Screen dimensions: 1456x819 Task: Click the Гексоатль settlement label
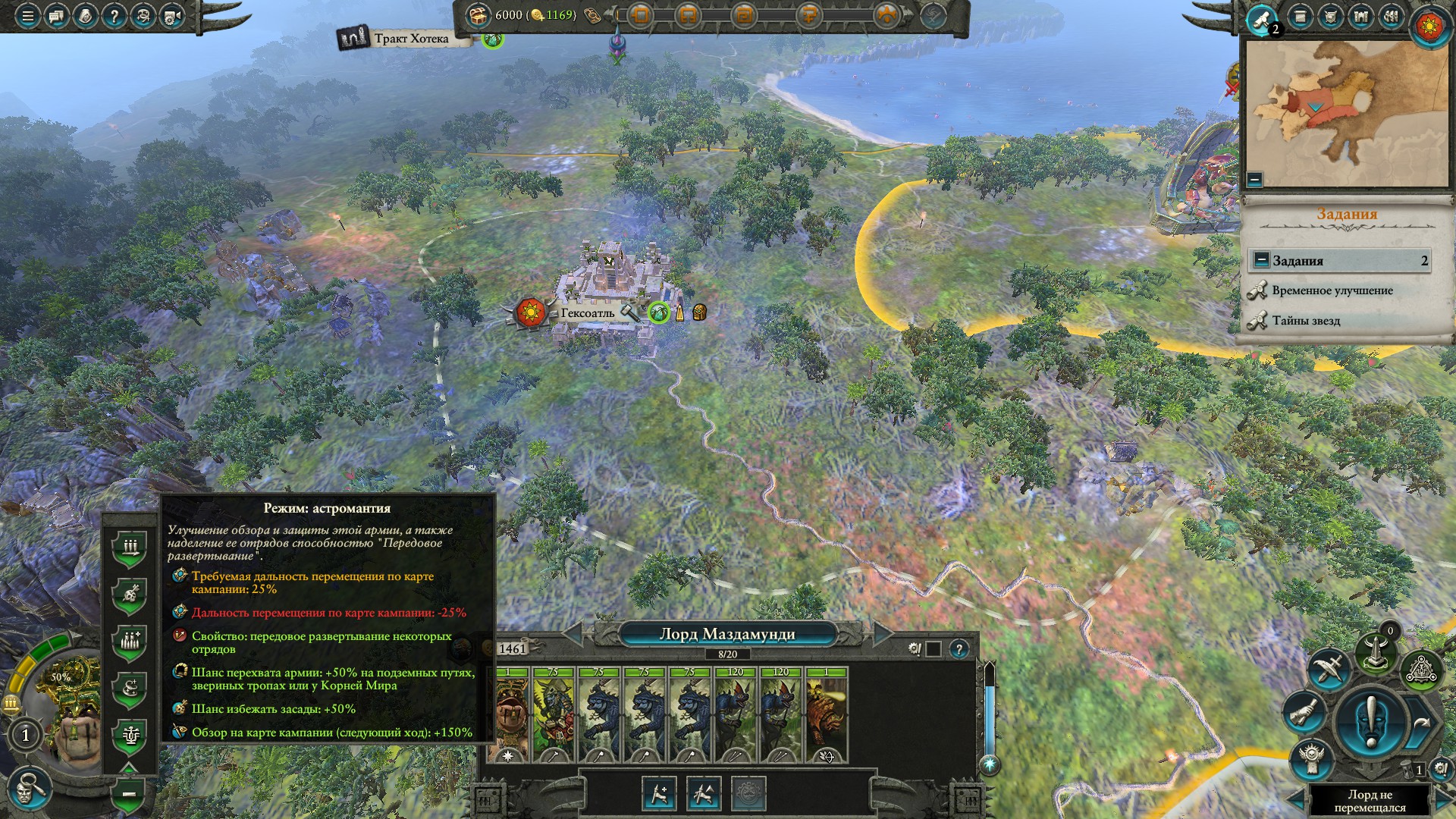tap(588, 312)
